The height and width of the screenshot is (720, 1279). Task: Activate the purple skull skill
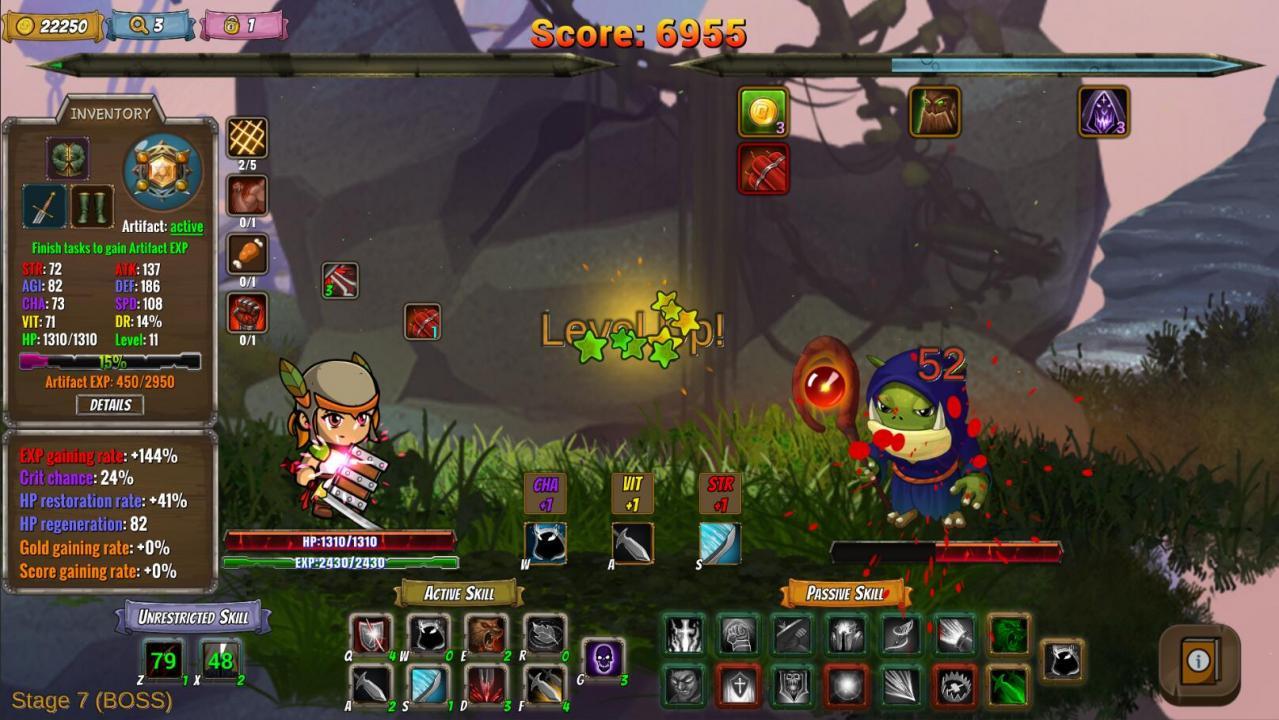coord(603,659)
